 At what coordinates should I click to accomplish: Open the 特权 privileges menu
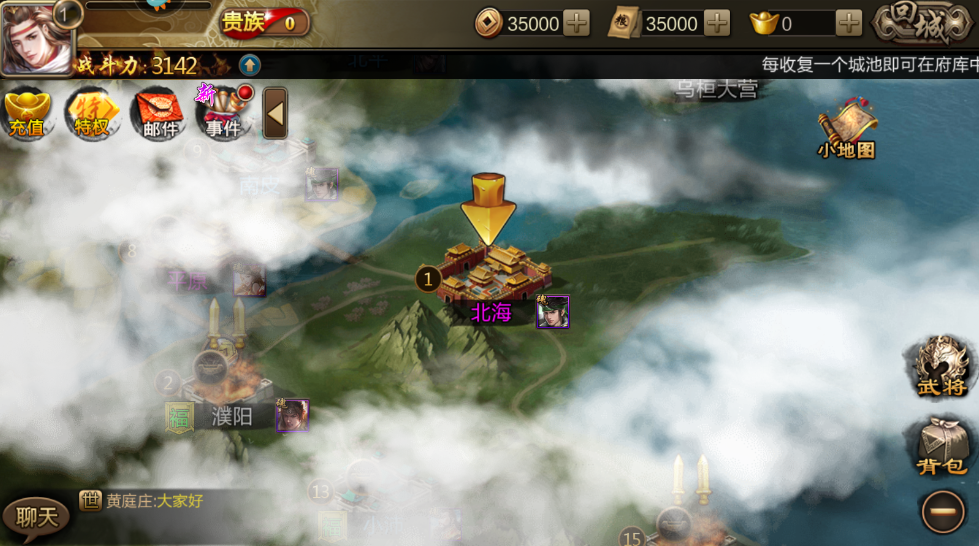point(92,114)
